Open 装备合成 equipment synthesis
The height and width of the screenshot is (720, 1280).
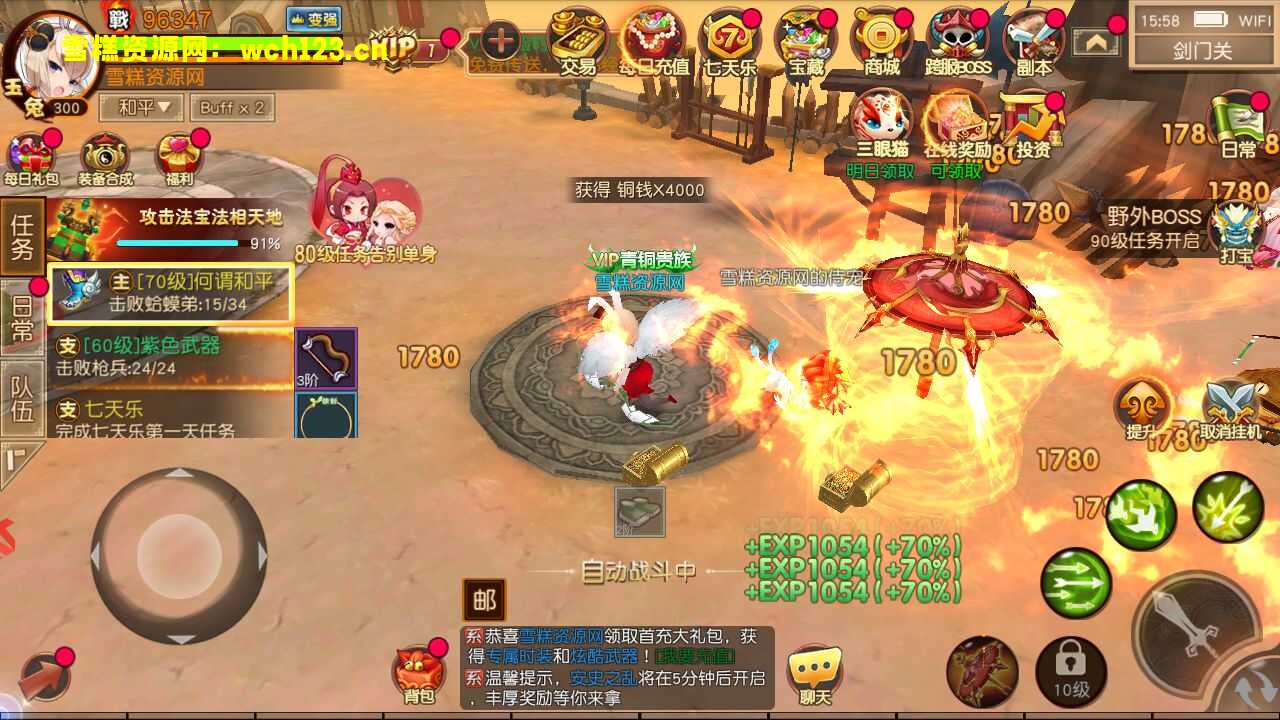point(106,160)
